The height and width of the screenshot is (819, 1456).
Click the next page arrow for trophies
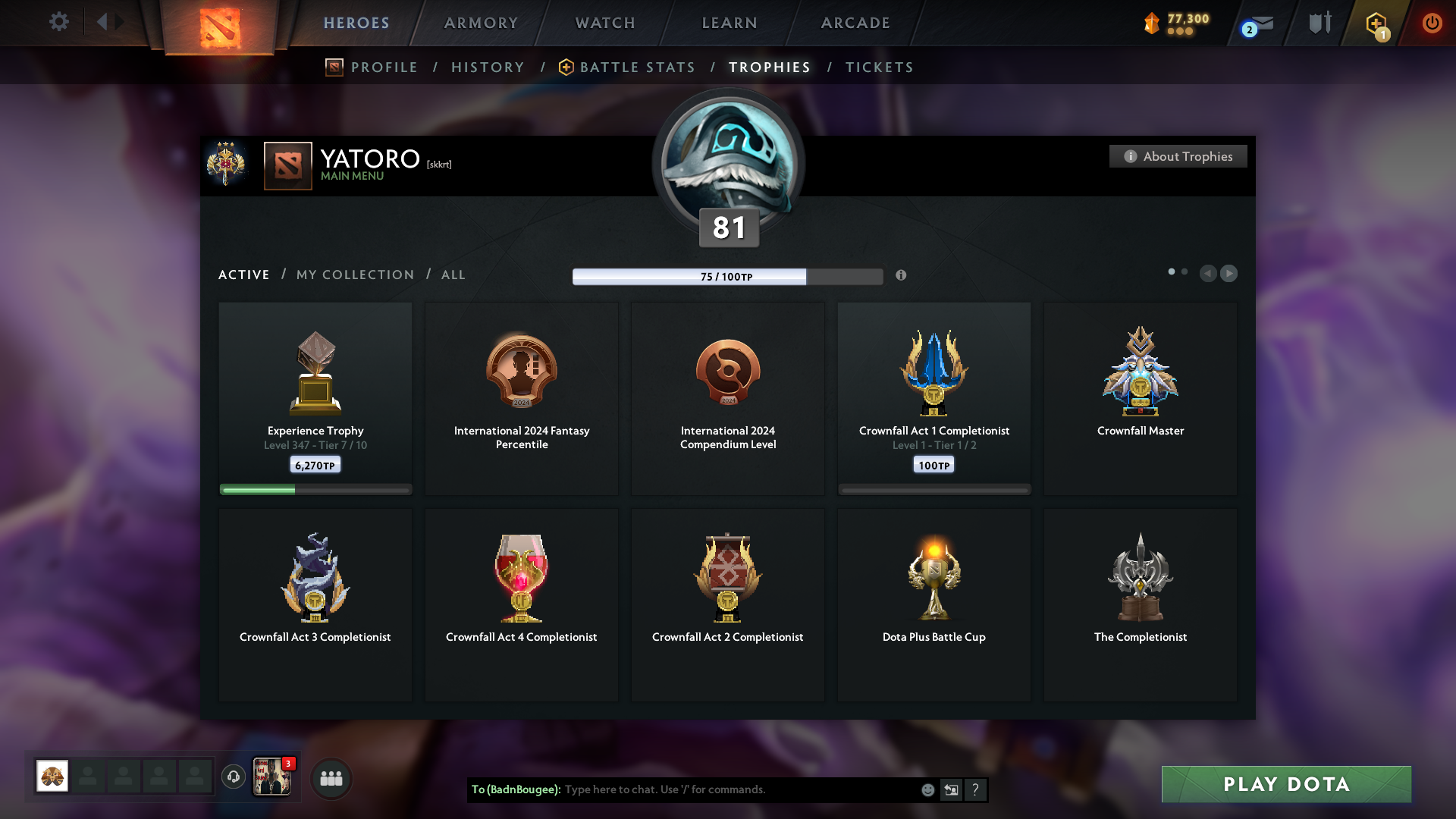coord(1228,274)
